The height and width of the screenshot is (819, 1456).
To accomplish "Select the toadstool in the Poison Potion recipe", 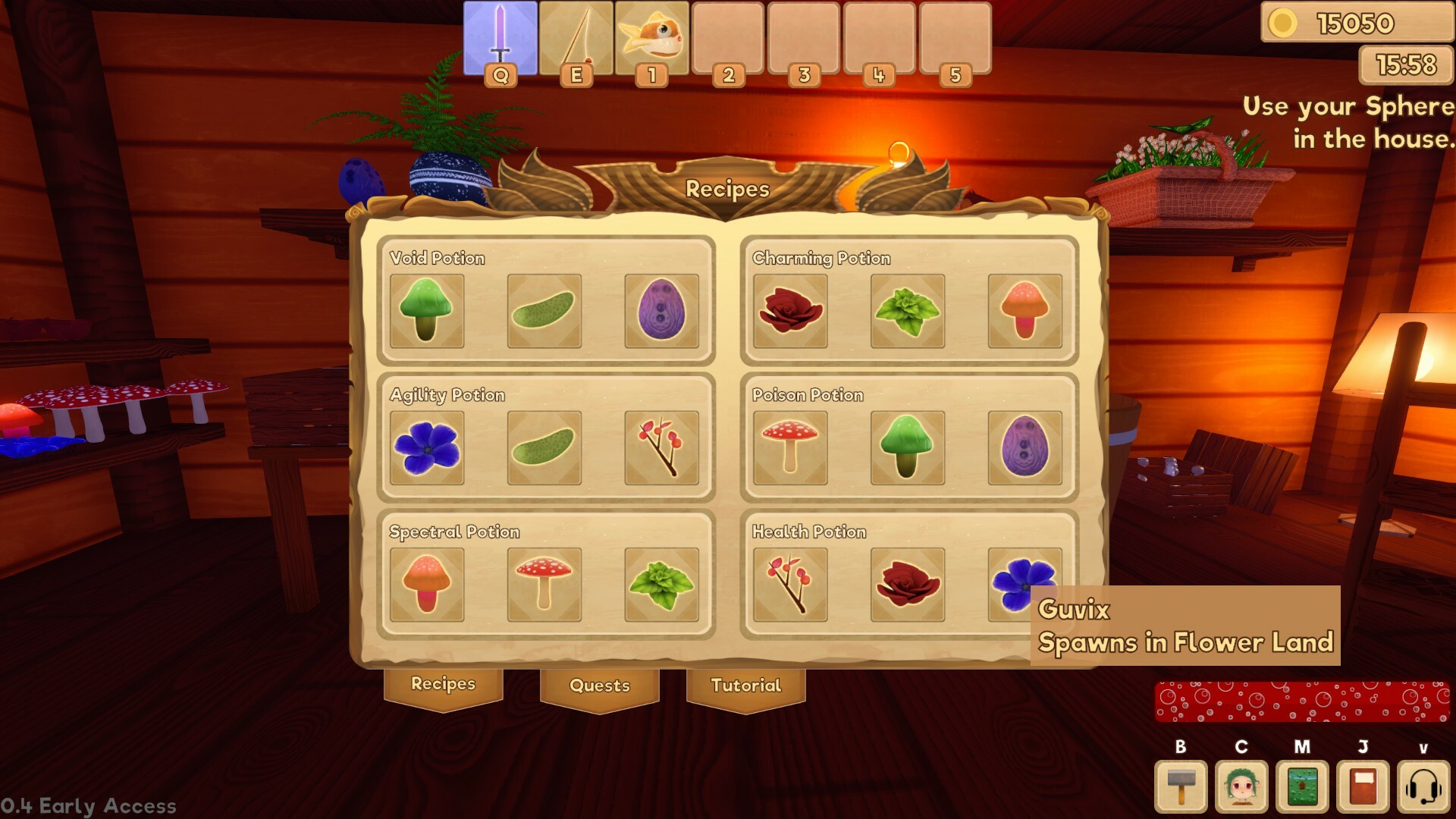I will [789, 447].
